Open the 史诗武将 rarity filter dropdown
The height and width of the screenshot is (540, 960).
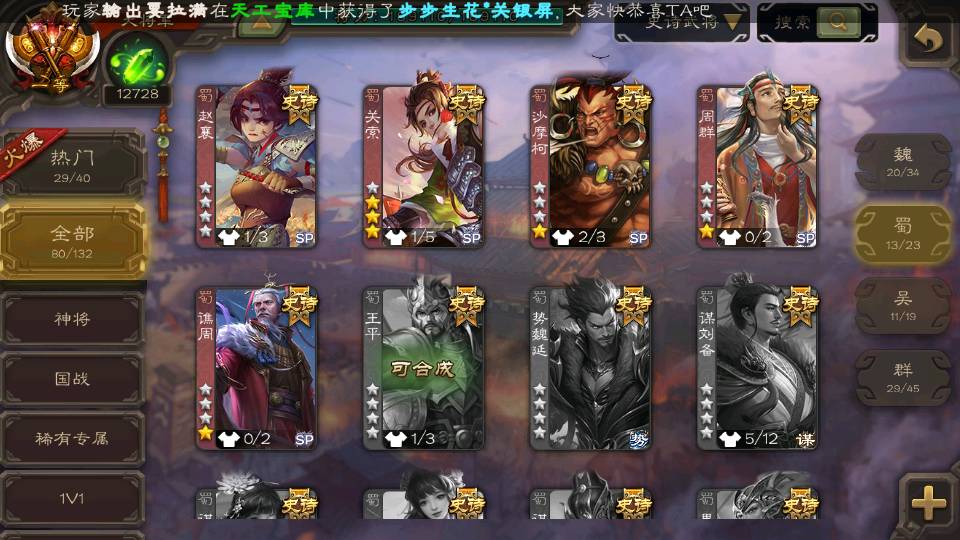coord(681,22)
